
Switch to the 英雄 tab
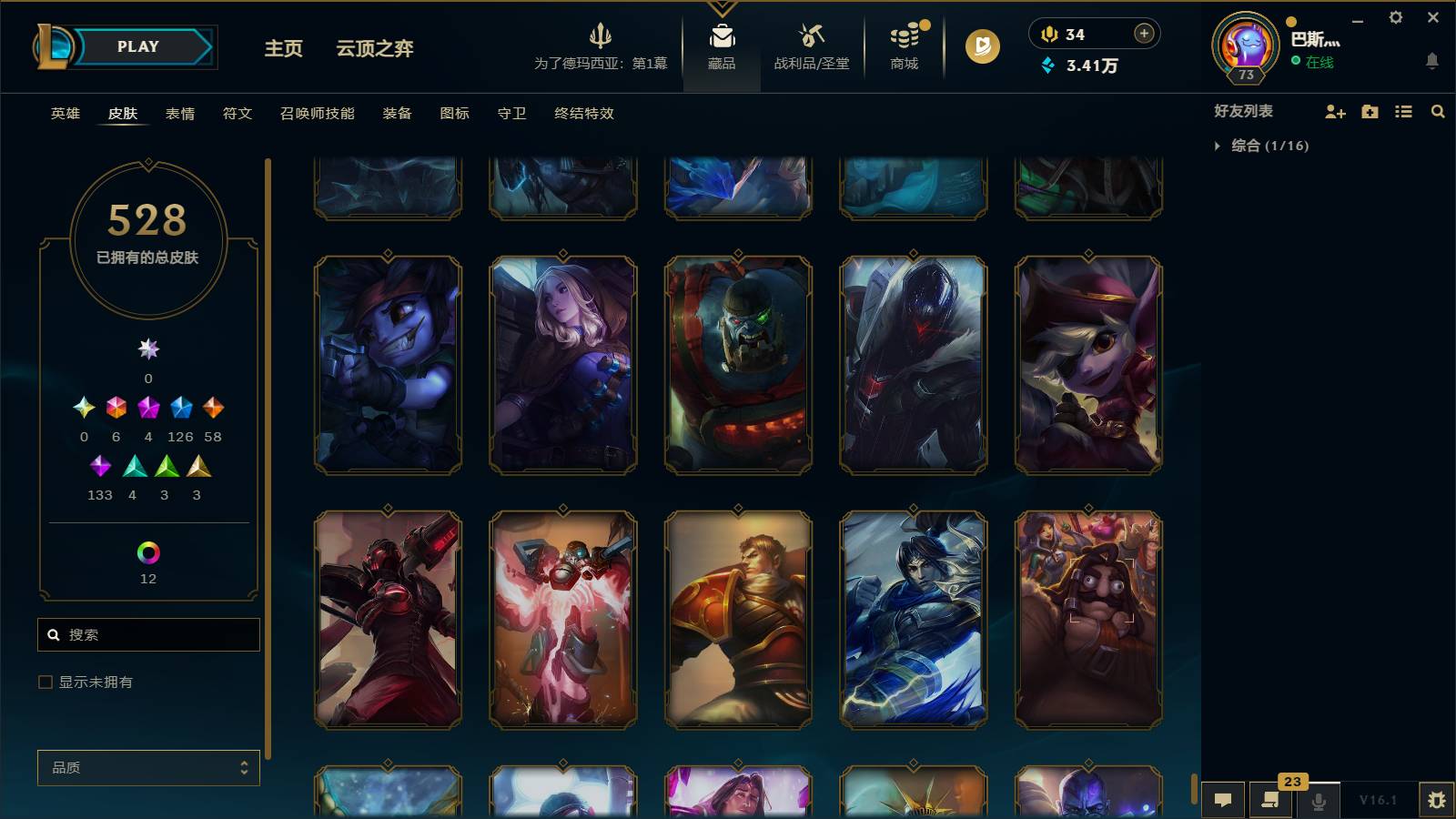(x=64, y=114)
